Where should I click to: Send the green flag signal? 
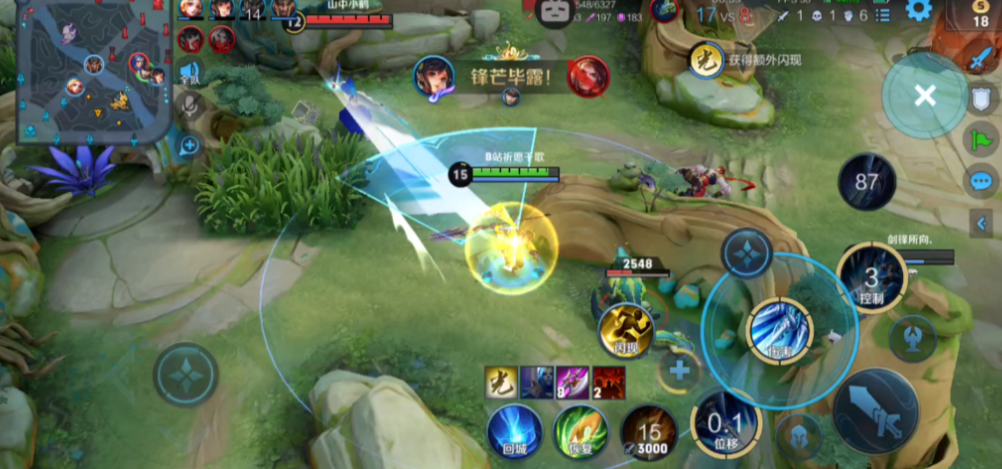[981, 139]
